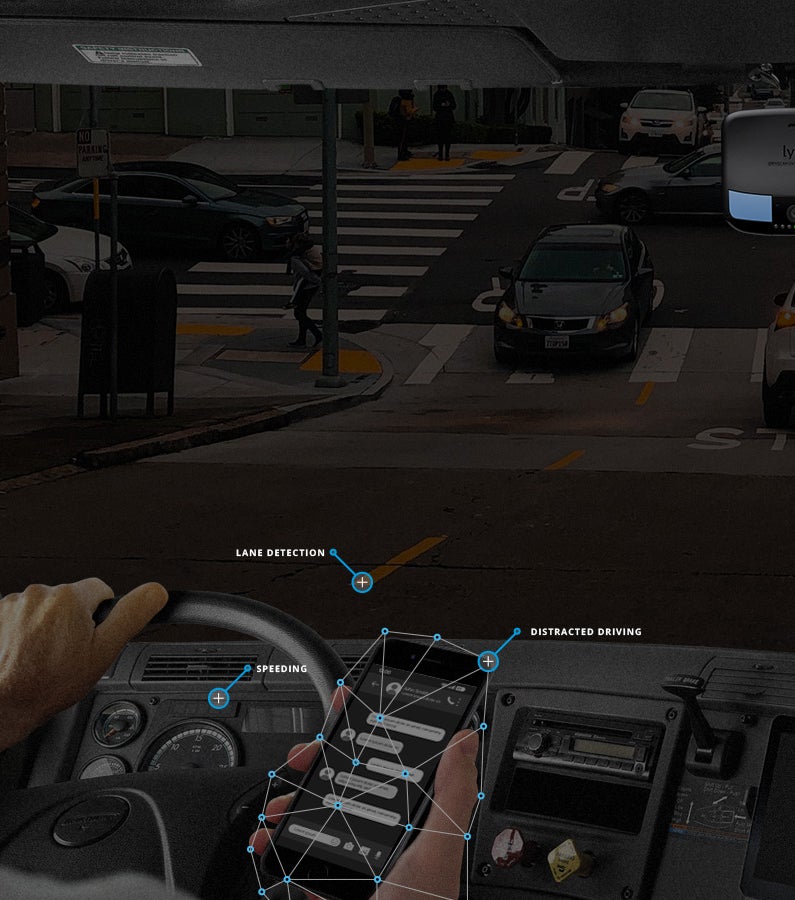Screen dimensions: 795x900
Task: Click the Distracted Driving plus hotspot
Action: 488,661
